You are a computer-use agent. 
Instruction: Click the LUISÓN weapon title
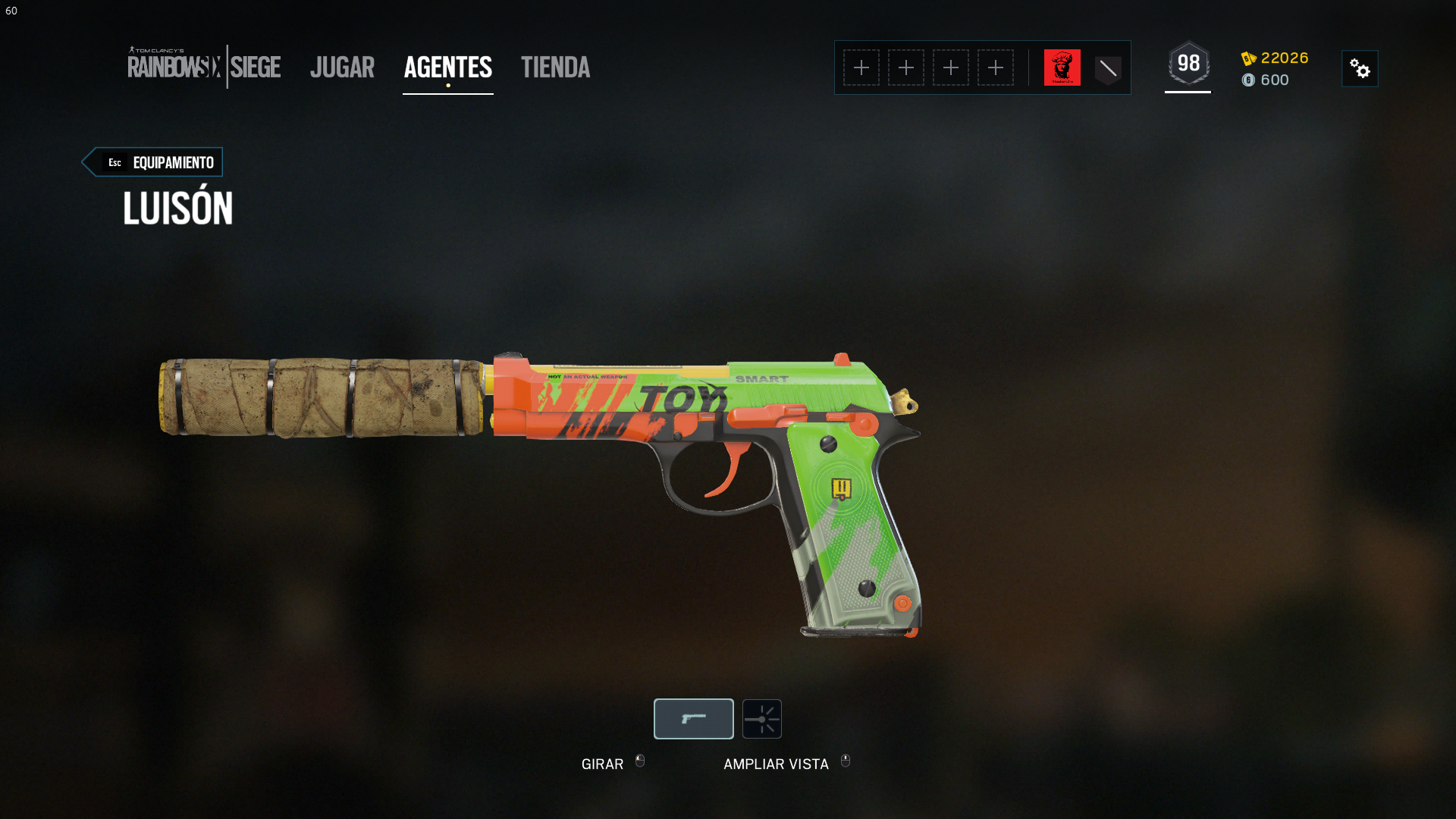[x=177, y=207]
